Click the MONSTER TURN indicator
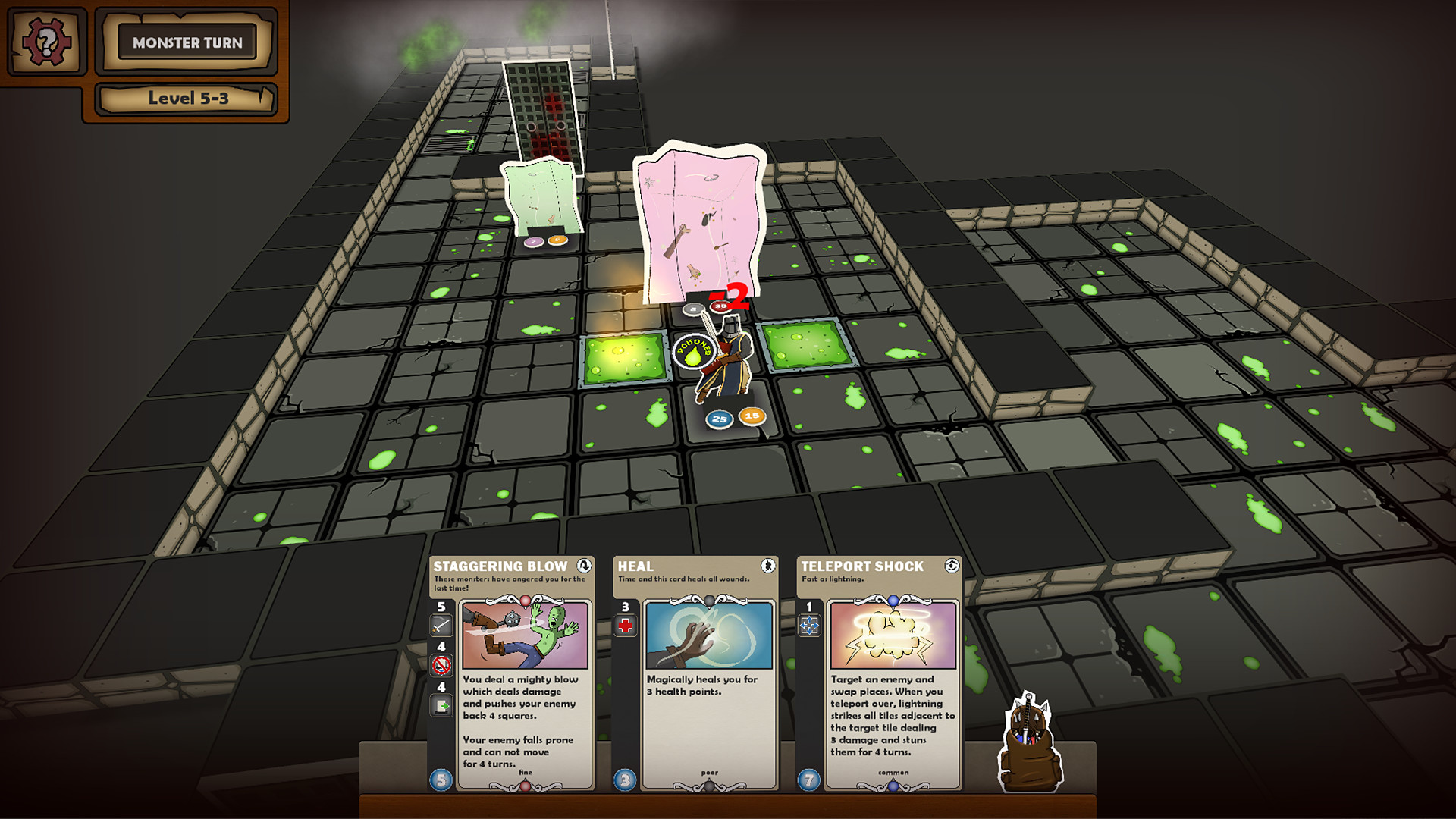This screenshot has height=819, width=1456. click(x=187, y=42)
